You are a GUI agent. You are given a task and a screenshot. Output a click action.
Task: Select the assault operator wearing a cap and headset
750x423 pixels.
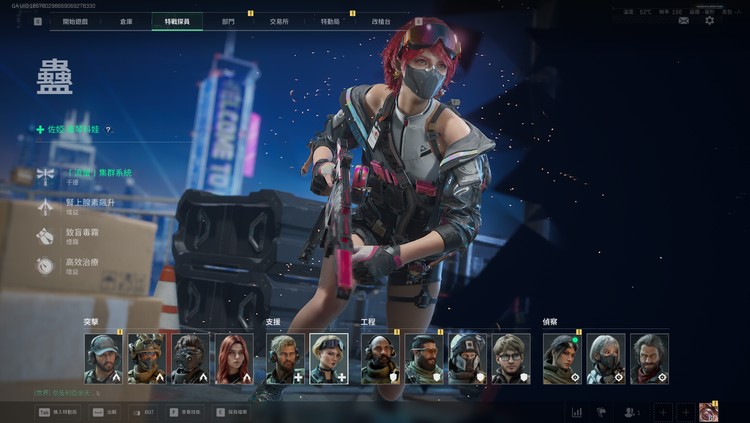click(103, 358)
